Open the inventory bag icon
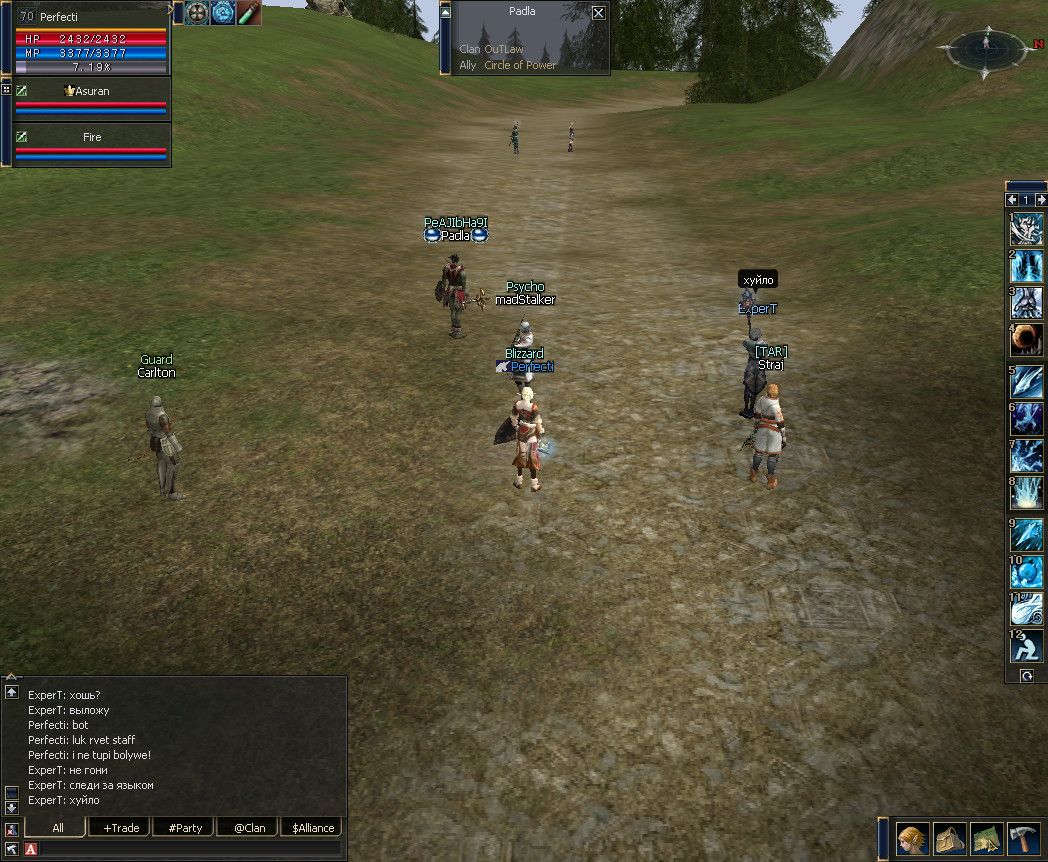Screen dimensions: 1048x862 (x=949, y=838)
